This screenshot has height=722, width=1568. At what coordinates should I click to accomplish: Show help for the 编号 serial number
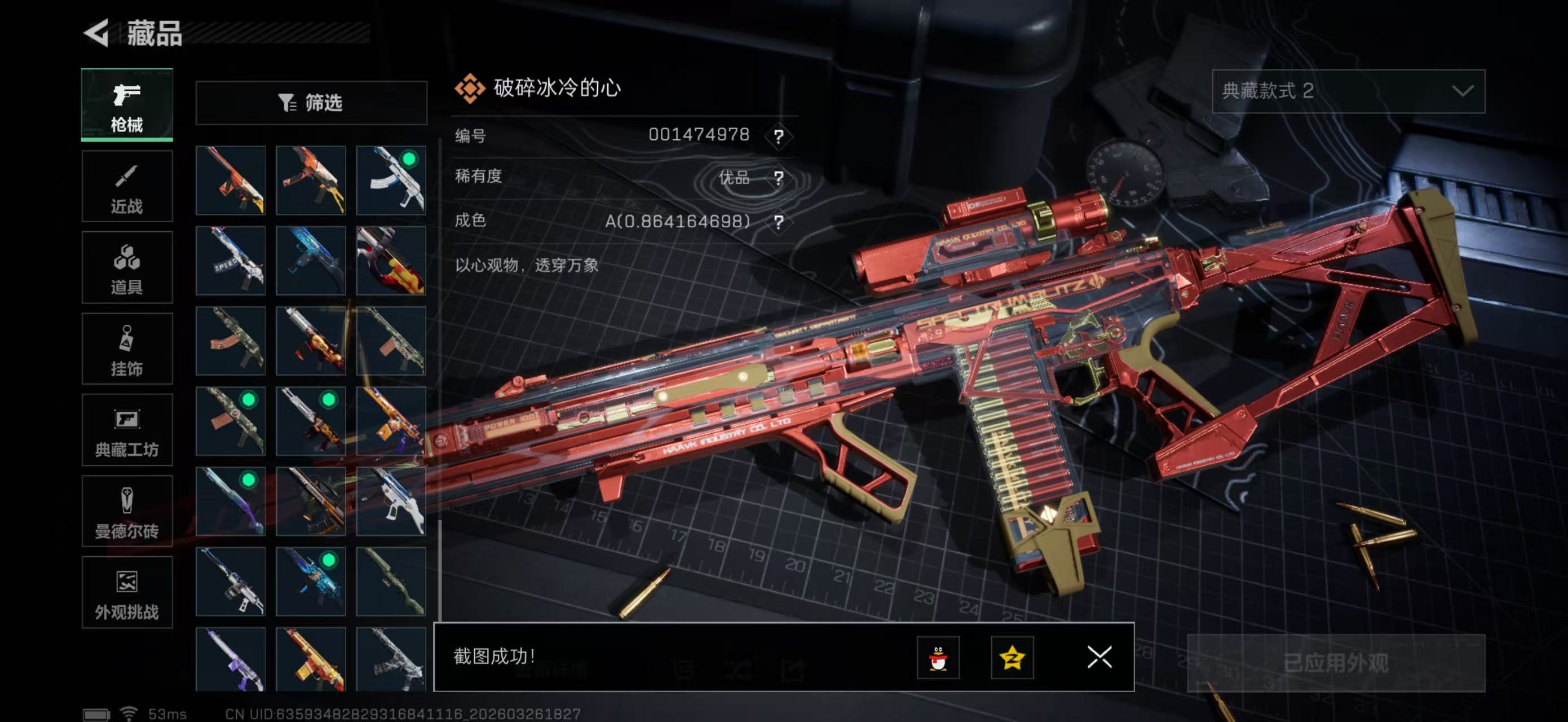point(779,136)
